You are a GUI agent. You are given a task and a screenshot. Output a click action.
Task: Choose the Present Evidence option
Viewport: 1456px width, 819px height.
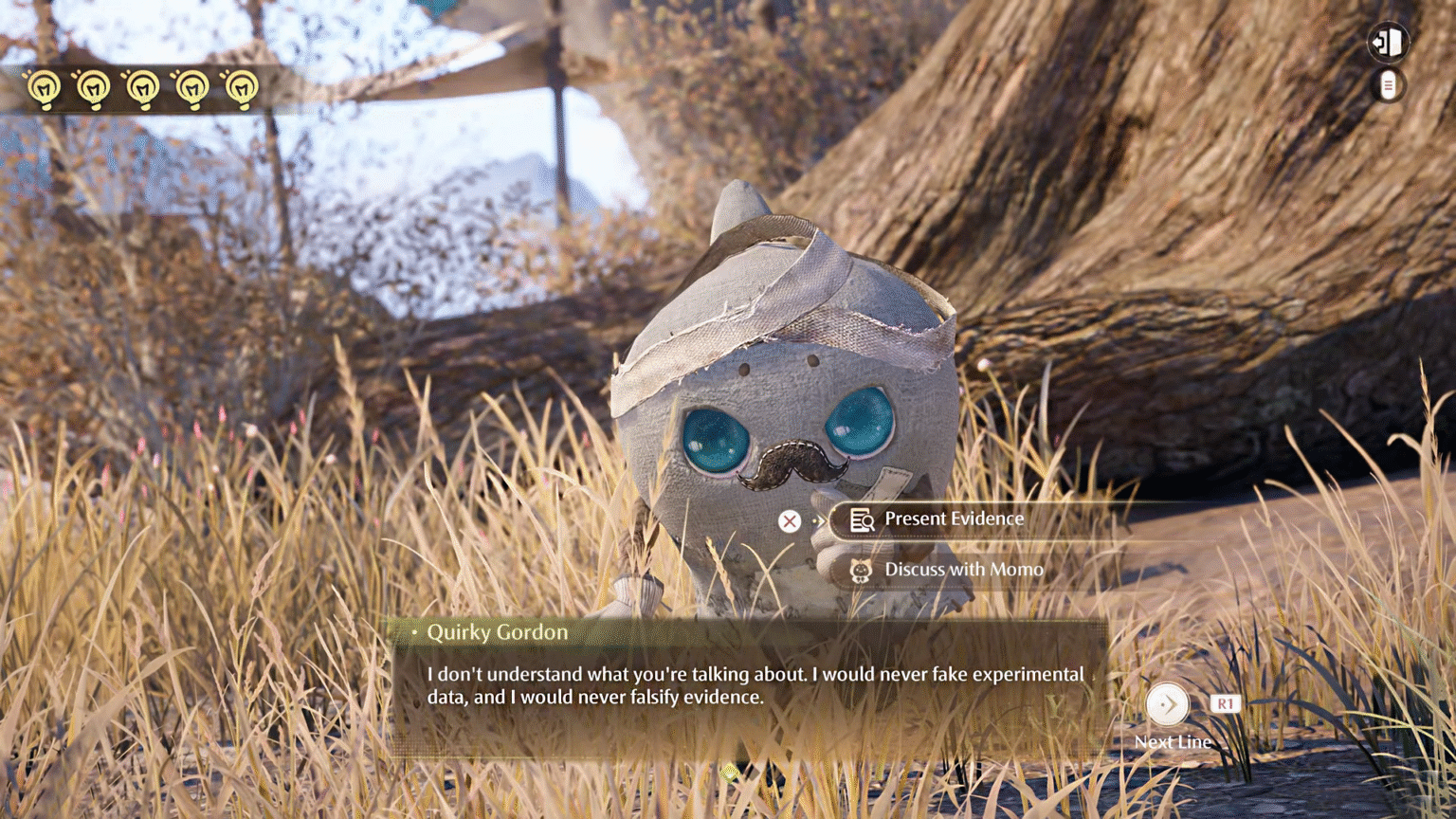953,519
